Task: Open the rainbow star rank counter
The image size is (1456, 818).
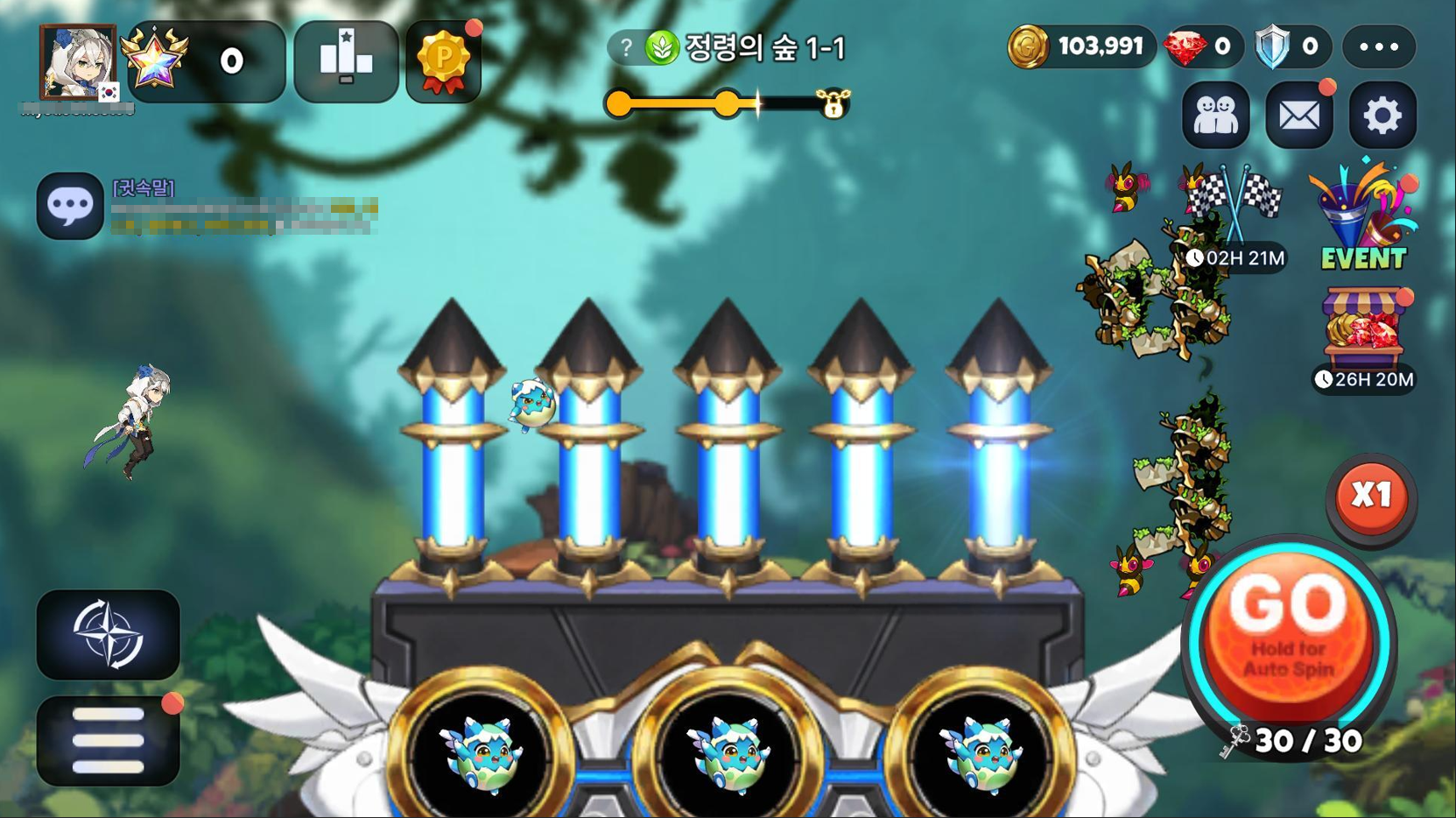Action: [205, 61]
